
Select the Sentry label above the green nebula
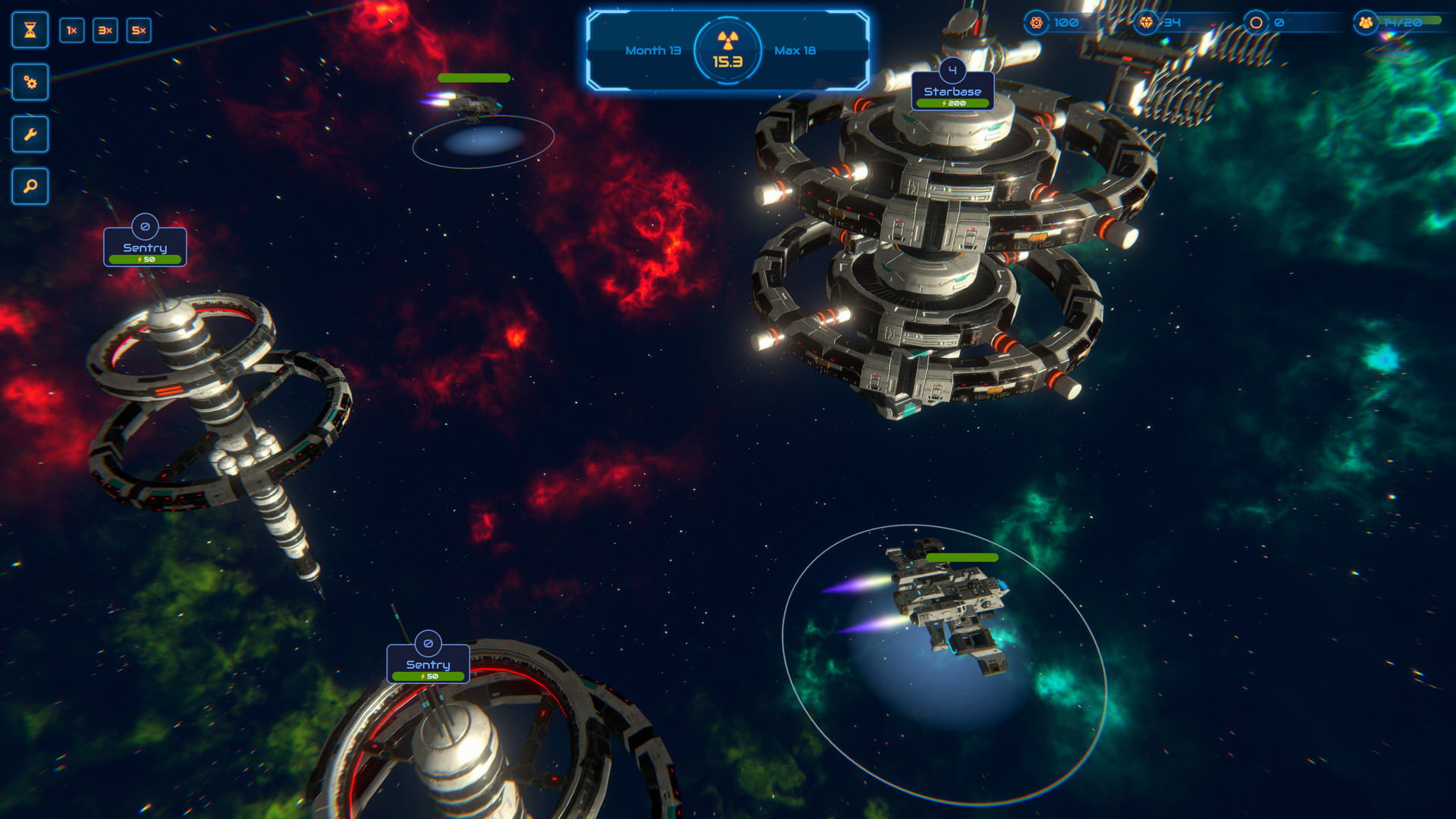click(428, 664)
